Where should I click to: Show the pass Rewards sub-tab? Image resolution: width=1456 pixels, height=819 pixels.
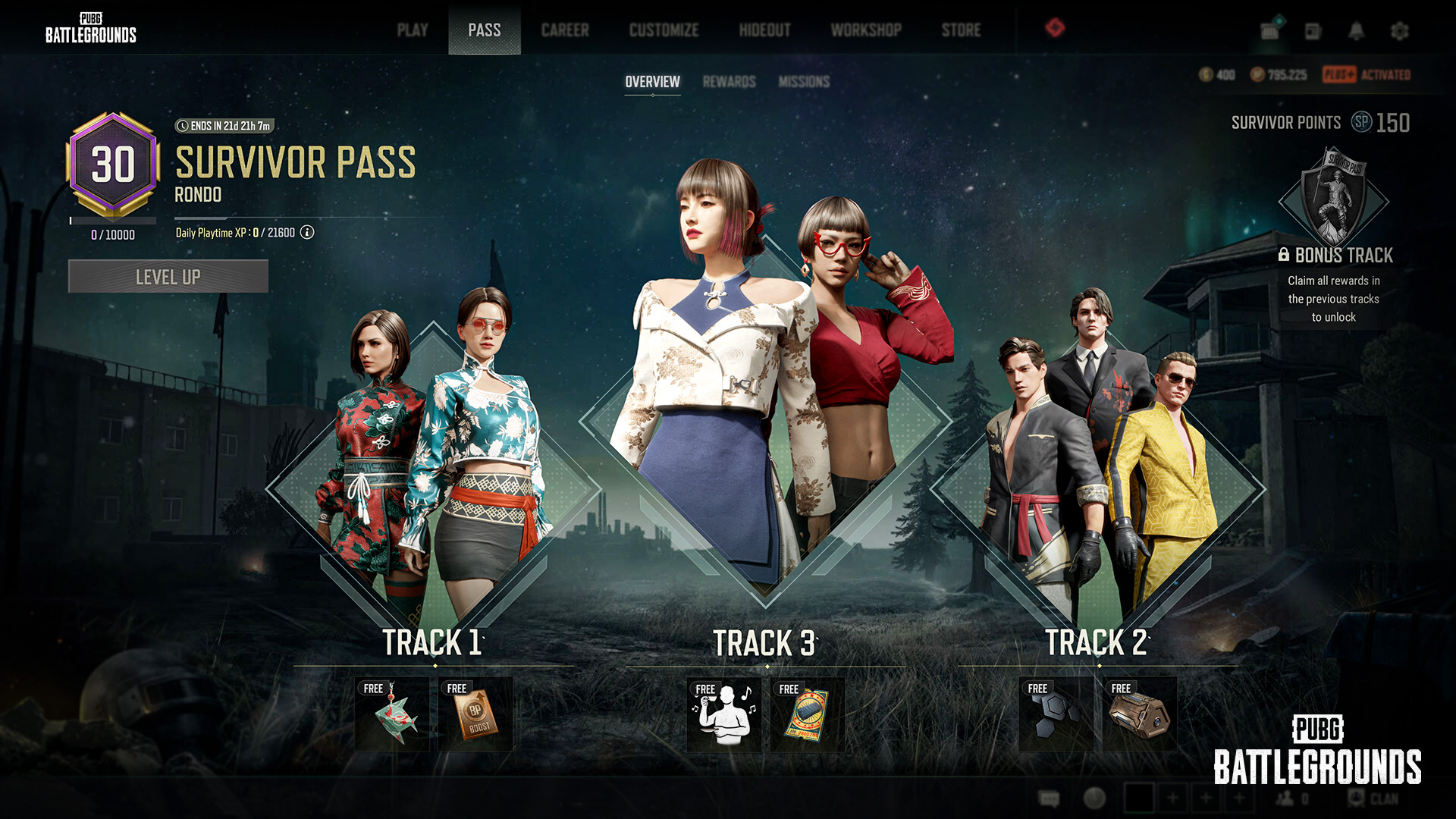click(x=729, y=82)
